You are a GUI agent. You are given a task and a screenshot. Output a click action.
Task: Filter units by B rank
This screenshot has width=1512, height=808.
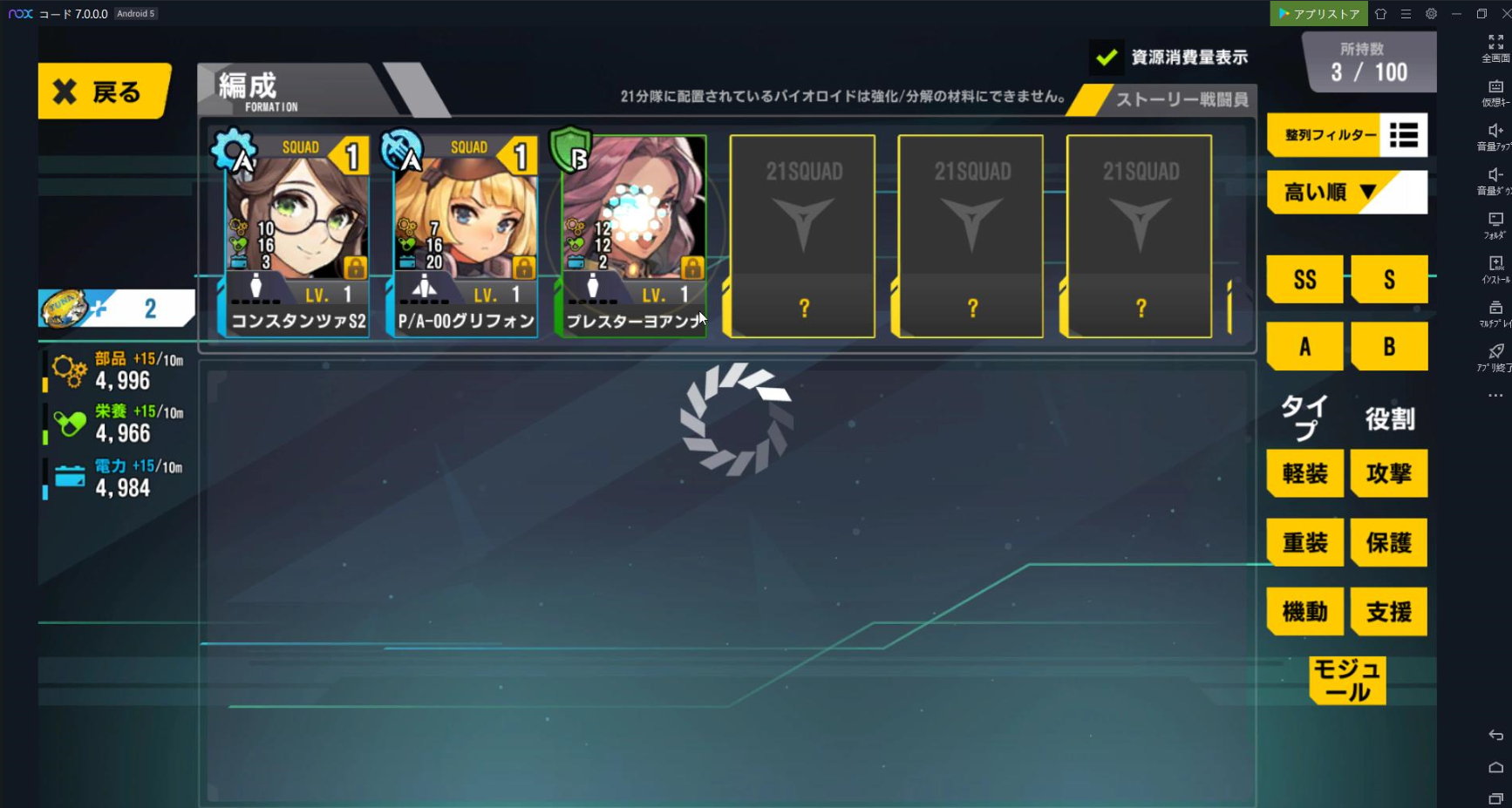pyautogui.click(x=1388, y=347)
